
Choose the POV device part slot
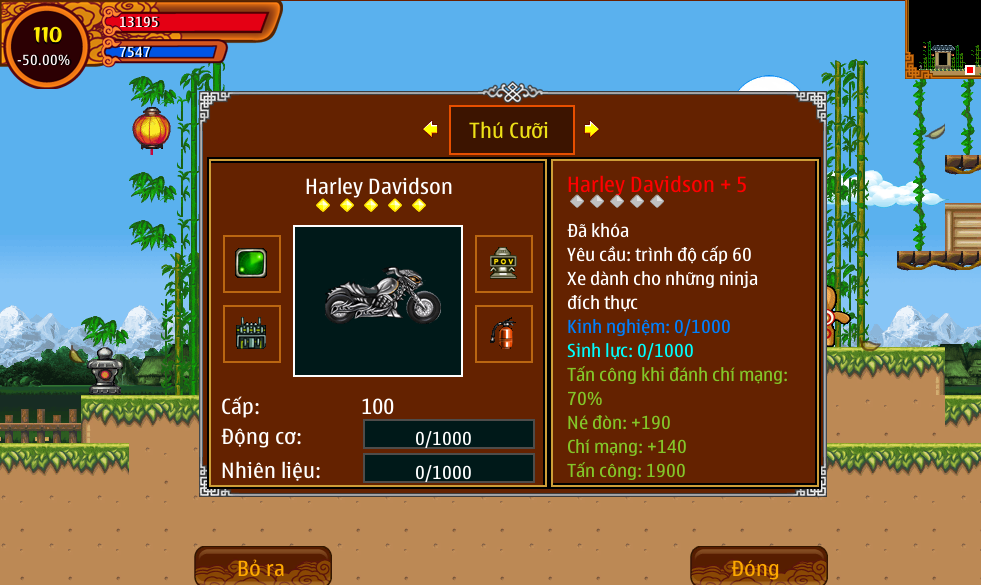(x=503, y=263)
